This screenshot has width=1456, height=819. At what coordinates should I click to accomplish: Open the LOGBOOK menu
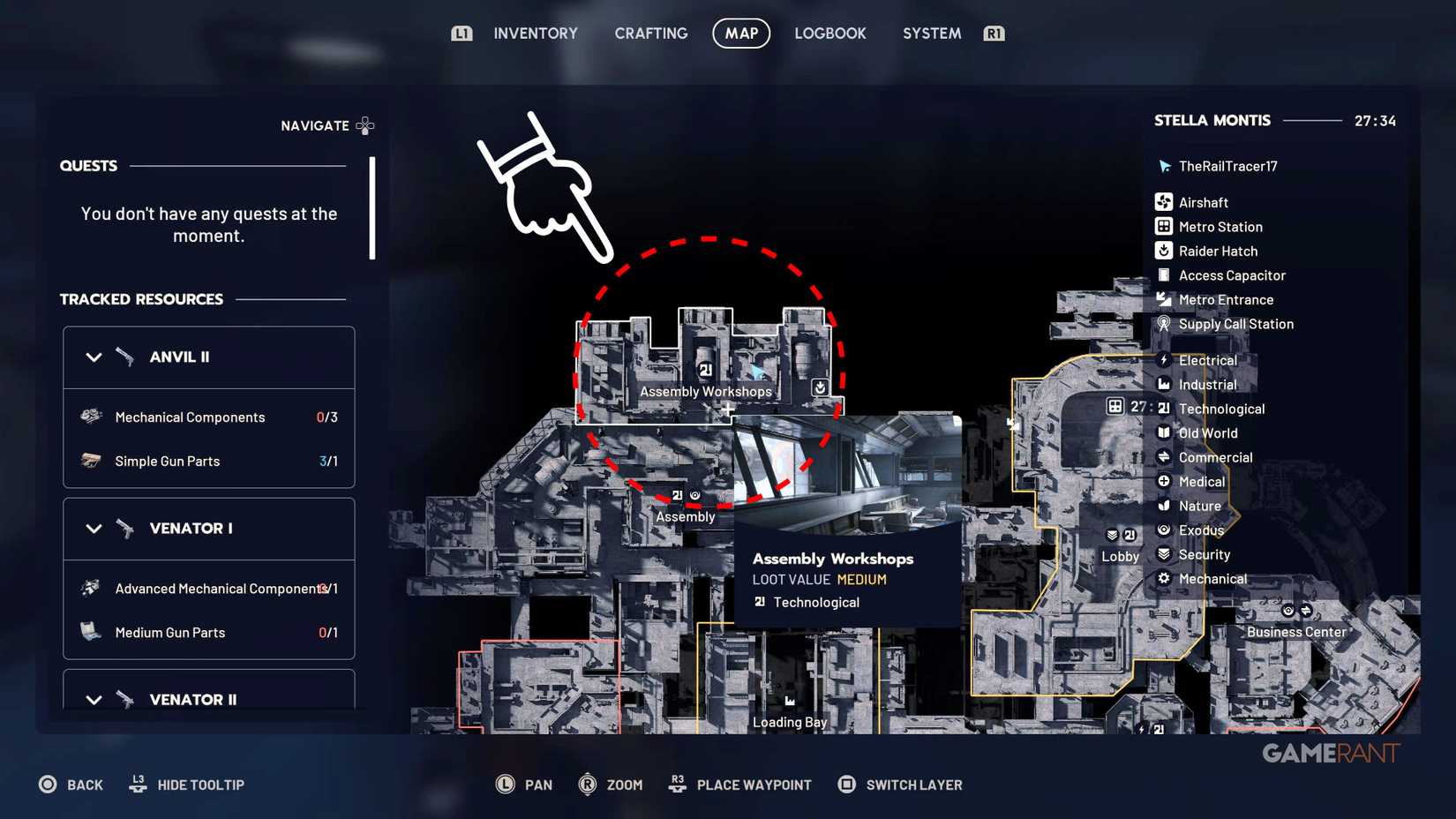pos(829,34)
